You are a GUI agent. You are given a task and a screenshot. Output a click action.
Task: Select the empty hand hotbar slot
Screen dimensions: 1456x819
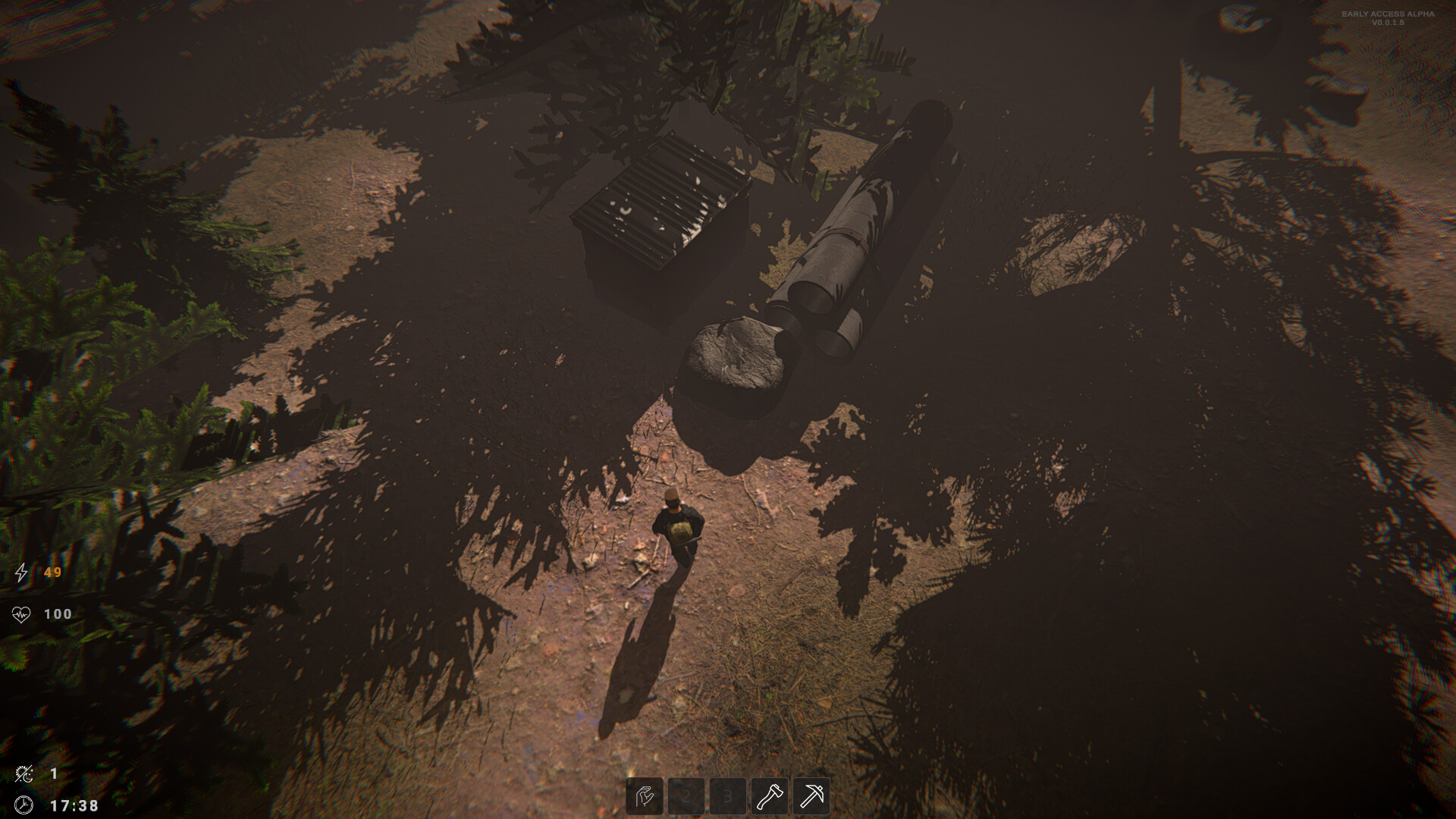point(645,796)
